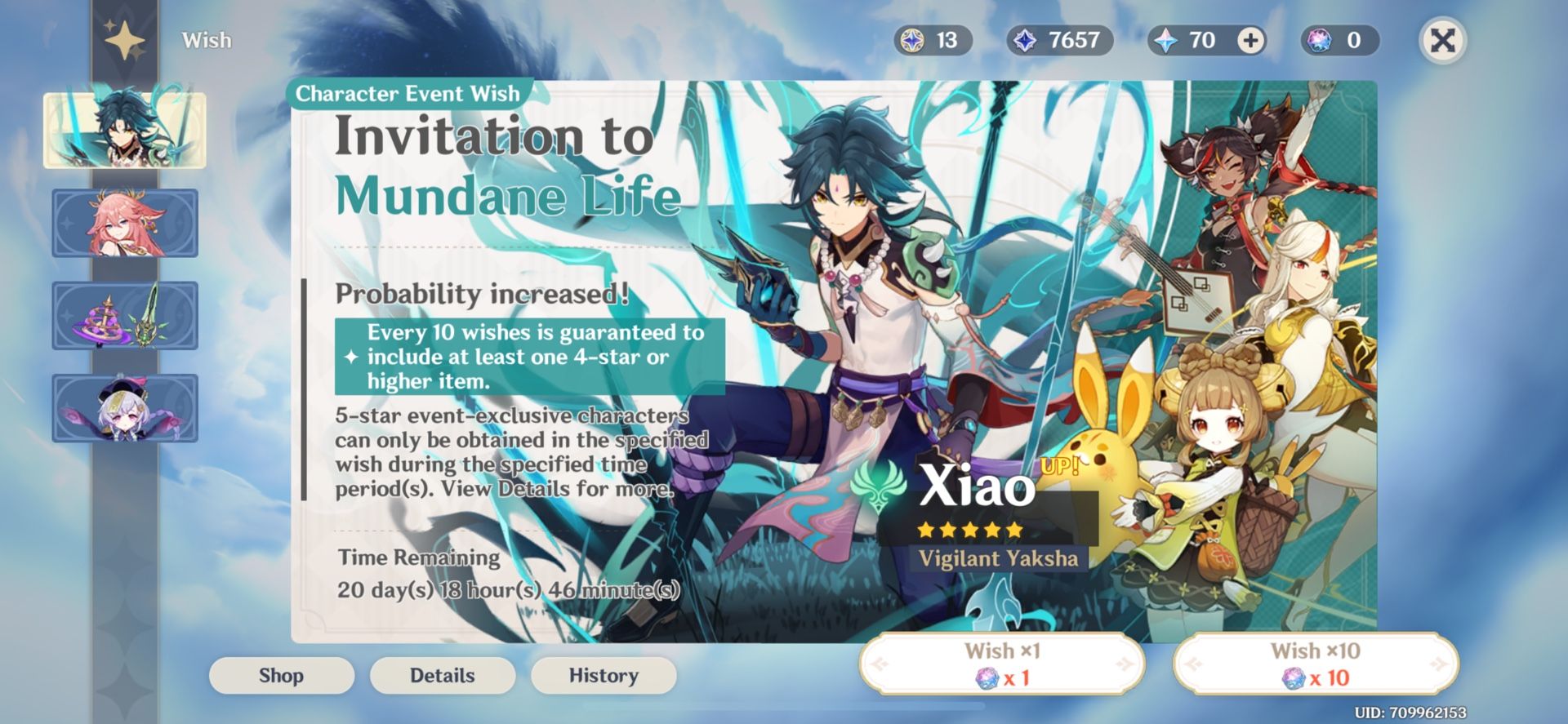The image size is (1568, 724).
Task: Click the five-star rating under Xiao
Action: (x=969, y=531)
